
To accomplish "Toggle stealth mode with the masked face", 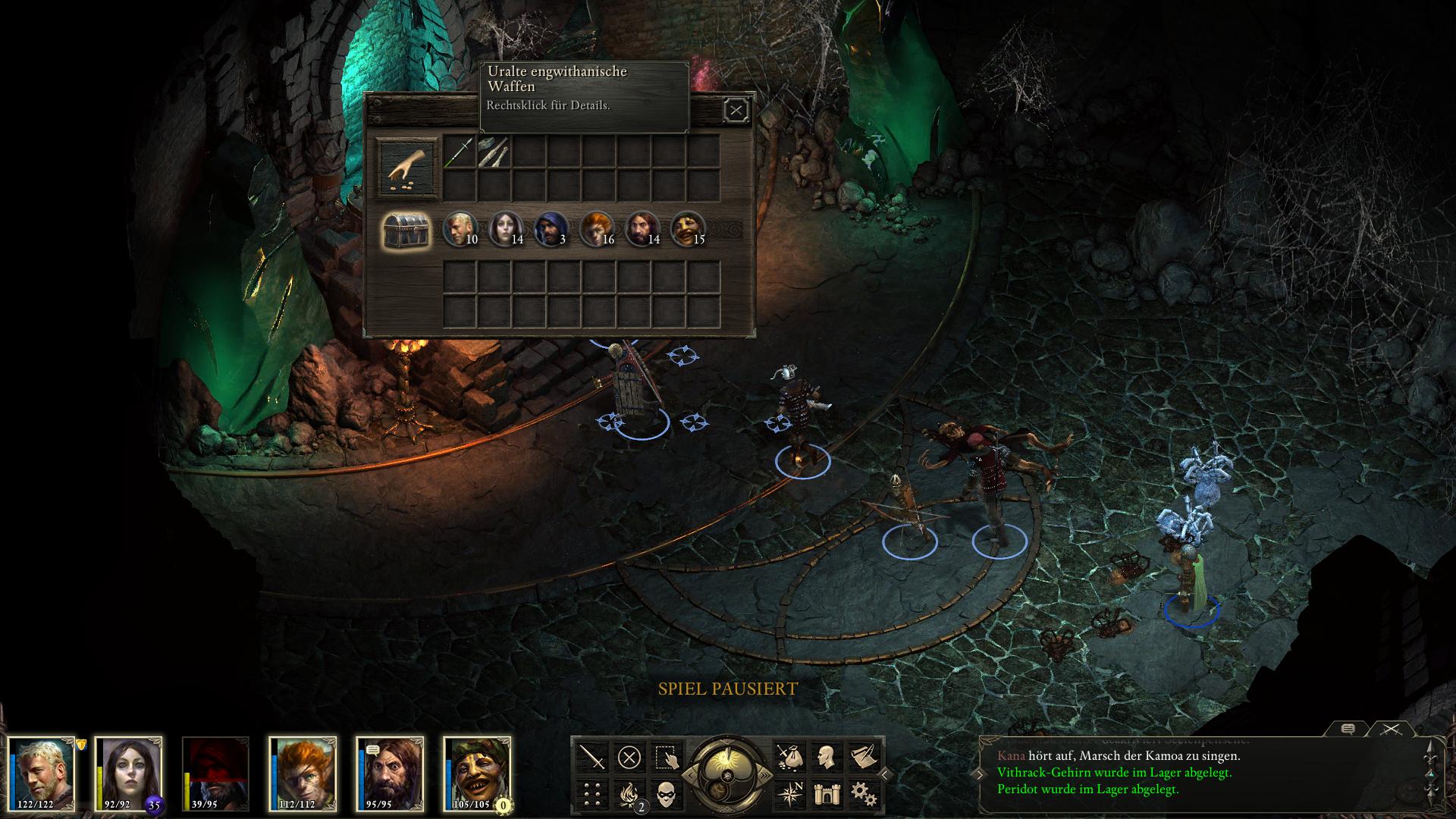I will 666,794.
